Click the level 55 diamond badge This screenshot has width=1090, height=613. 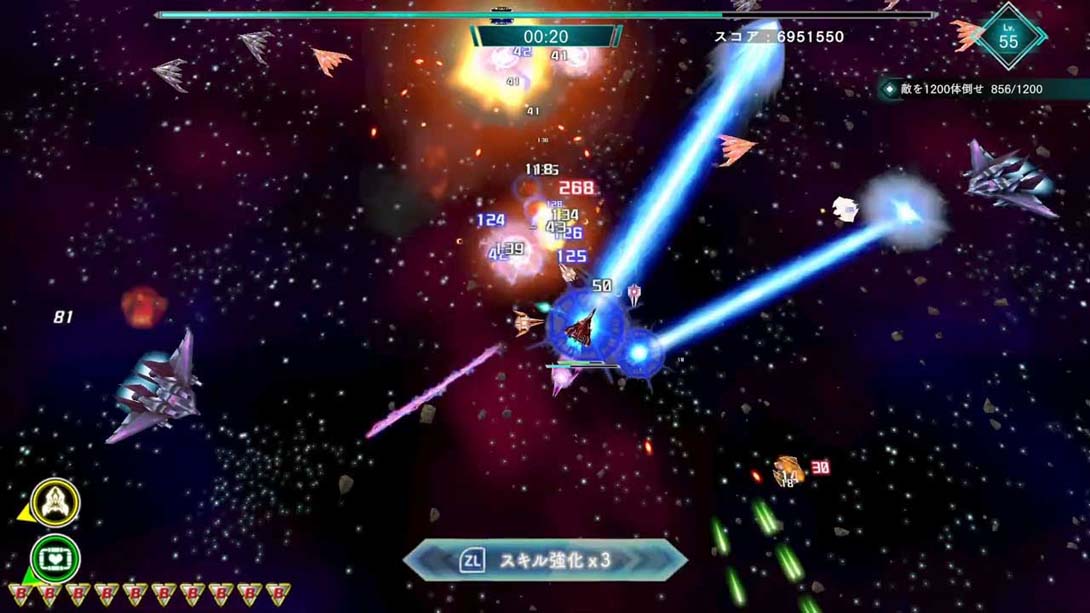(1008, 37)
